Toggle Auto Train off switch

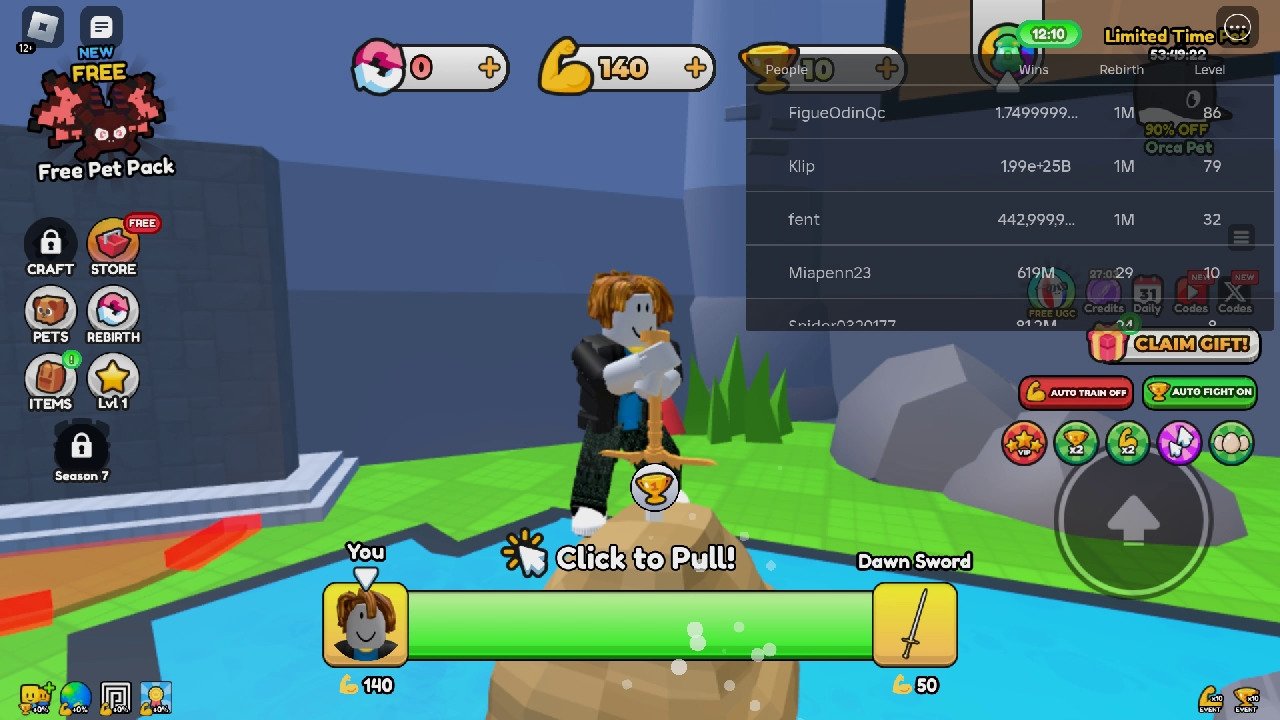1075,393
